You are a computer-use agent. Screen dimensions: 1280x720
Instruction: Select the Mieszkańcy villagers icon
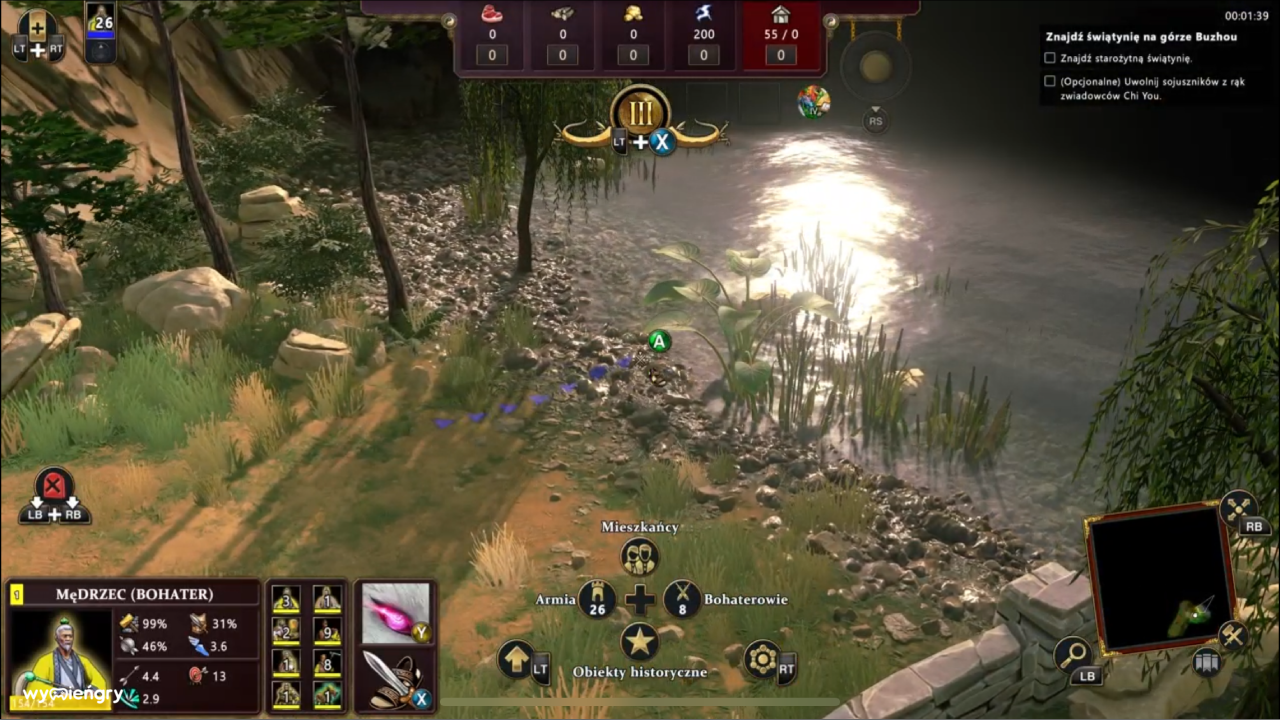click(639, 556)
